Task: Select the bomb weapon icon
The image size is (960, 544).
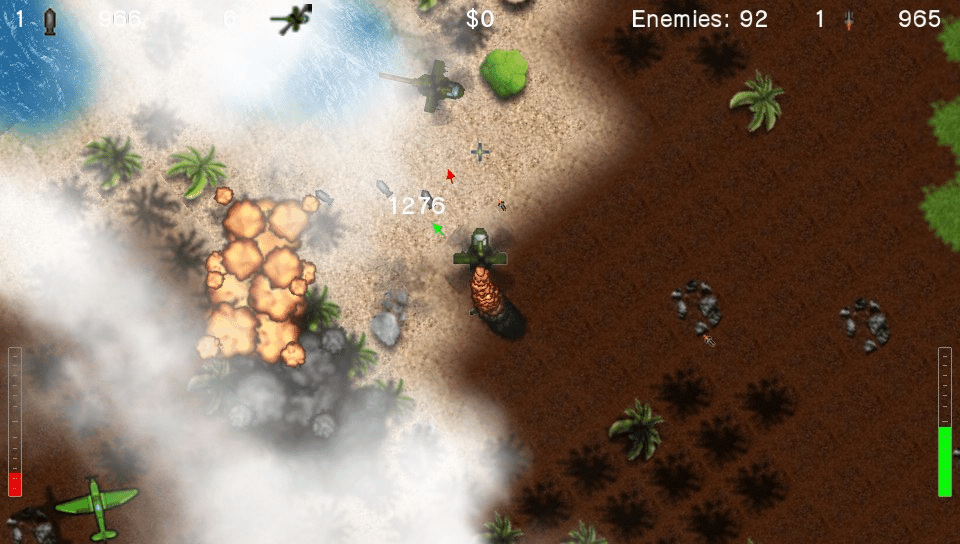Action: pyautogui.click(x=49, y=20)
